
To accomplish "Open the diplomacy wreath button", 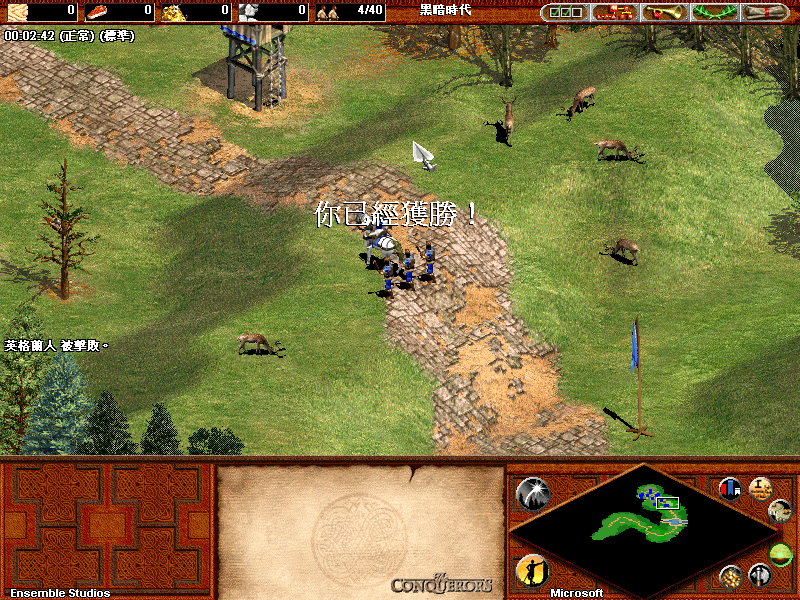I will pyautogui.click(x=715, y=12).
